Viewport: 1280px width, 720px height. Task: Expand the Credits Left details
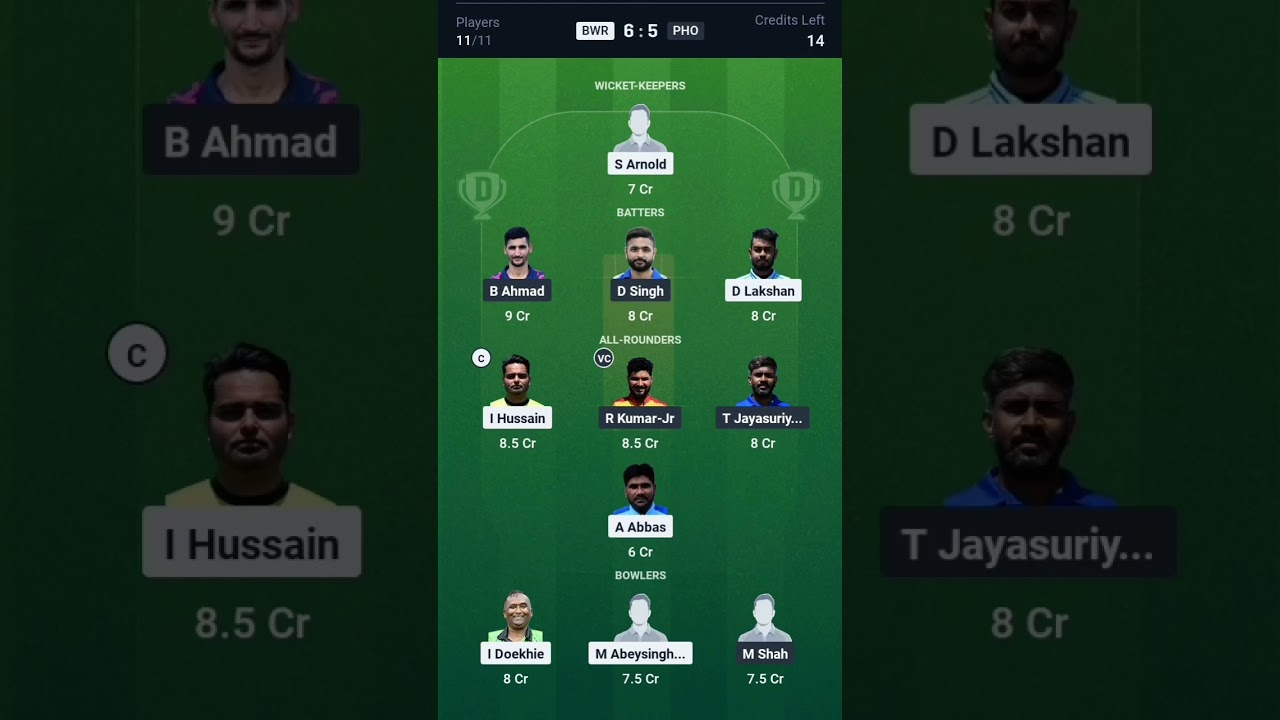click(x=790, y=31)
